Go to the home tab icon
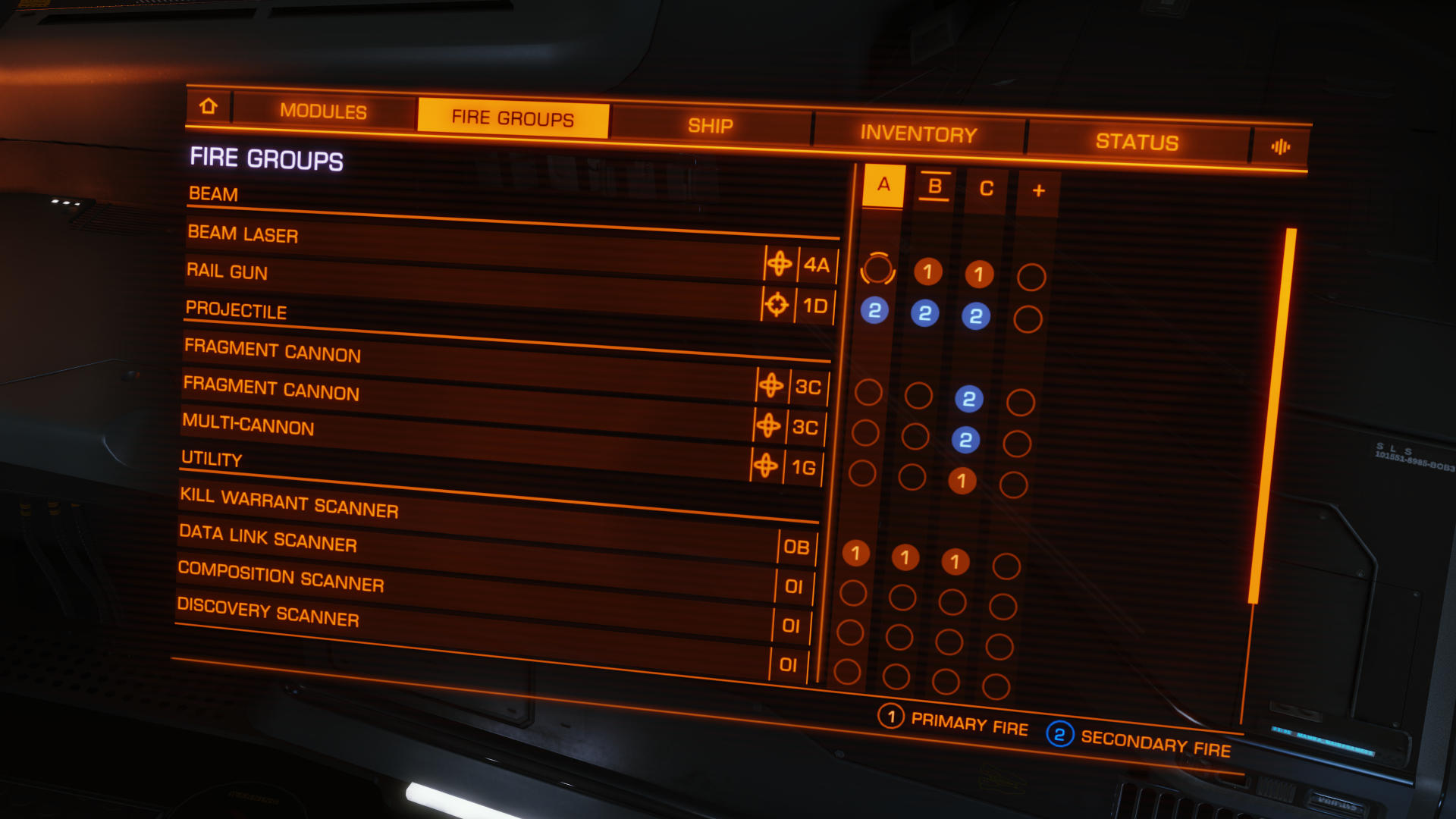1456x819 pixels. pos(209,106)
